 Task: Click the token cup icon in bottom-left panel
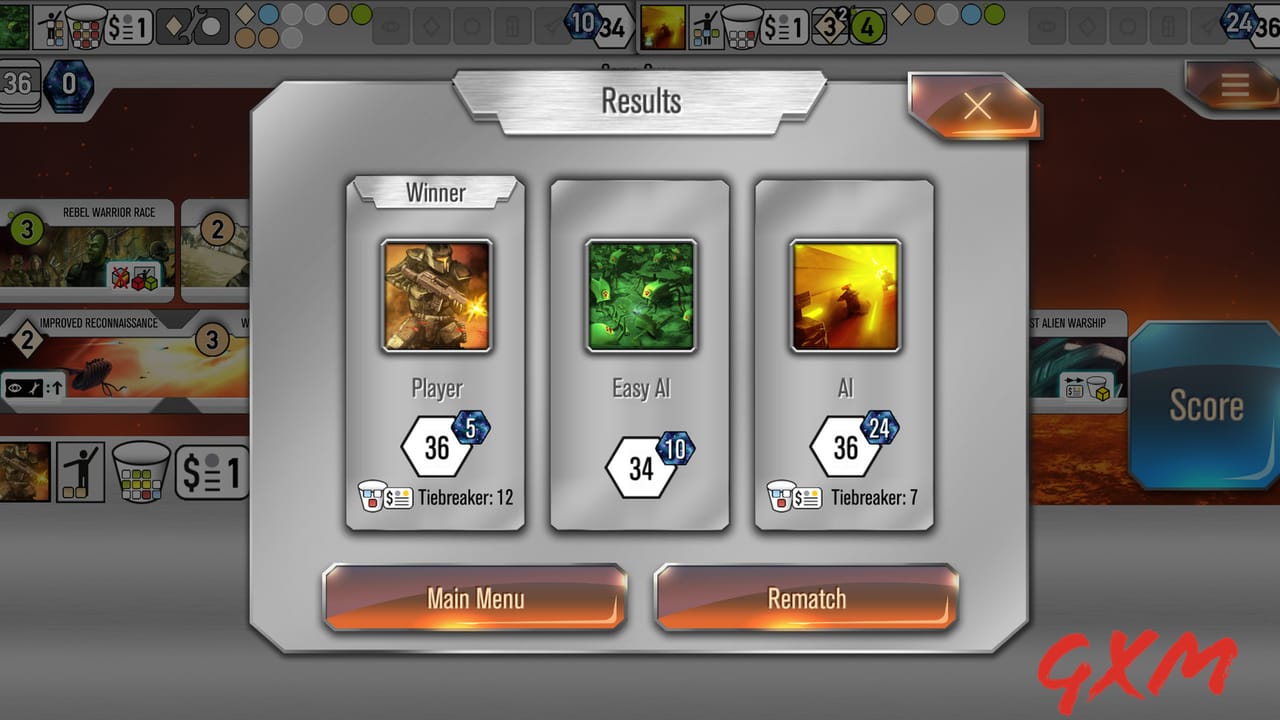coord(141,472)
